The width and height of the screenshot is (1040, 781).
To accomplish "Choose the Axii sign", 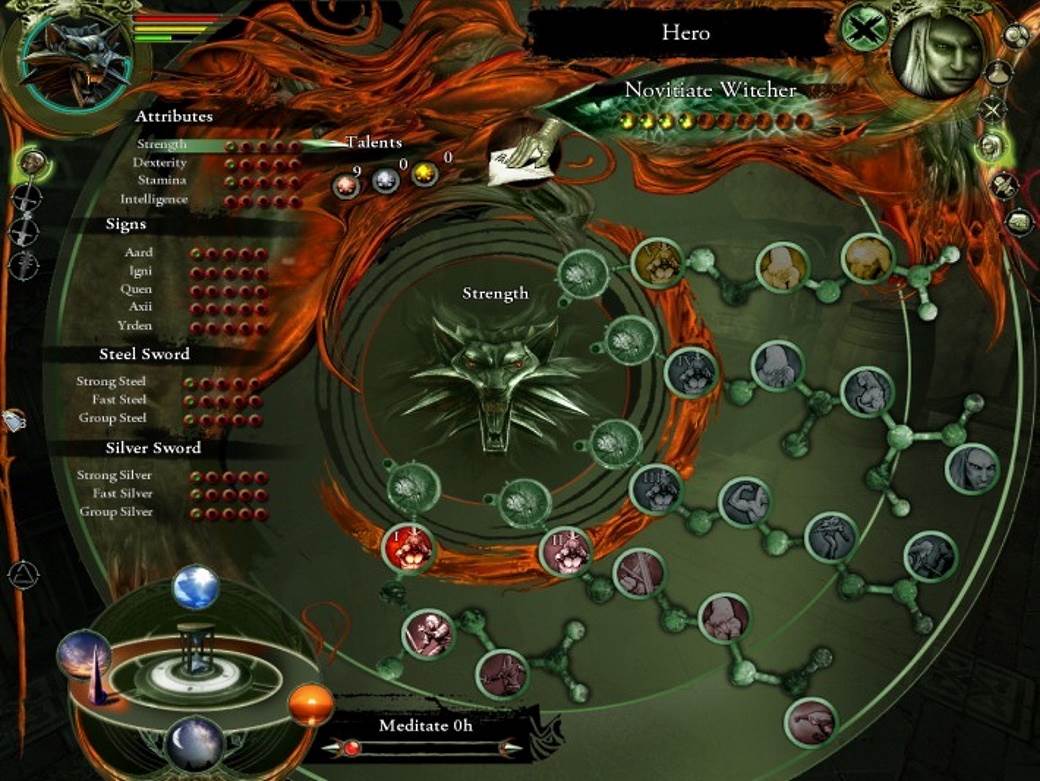I will click(x=139, y=308).
